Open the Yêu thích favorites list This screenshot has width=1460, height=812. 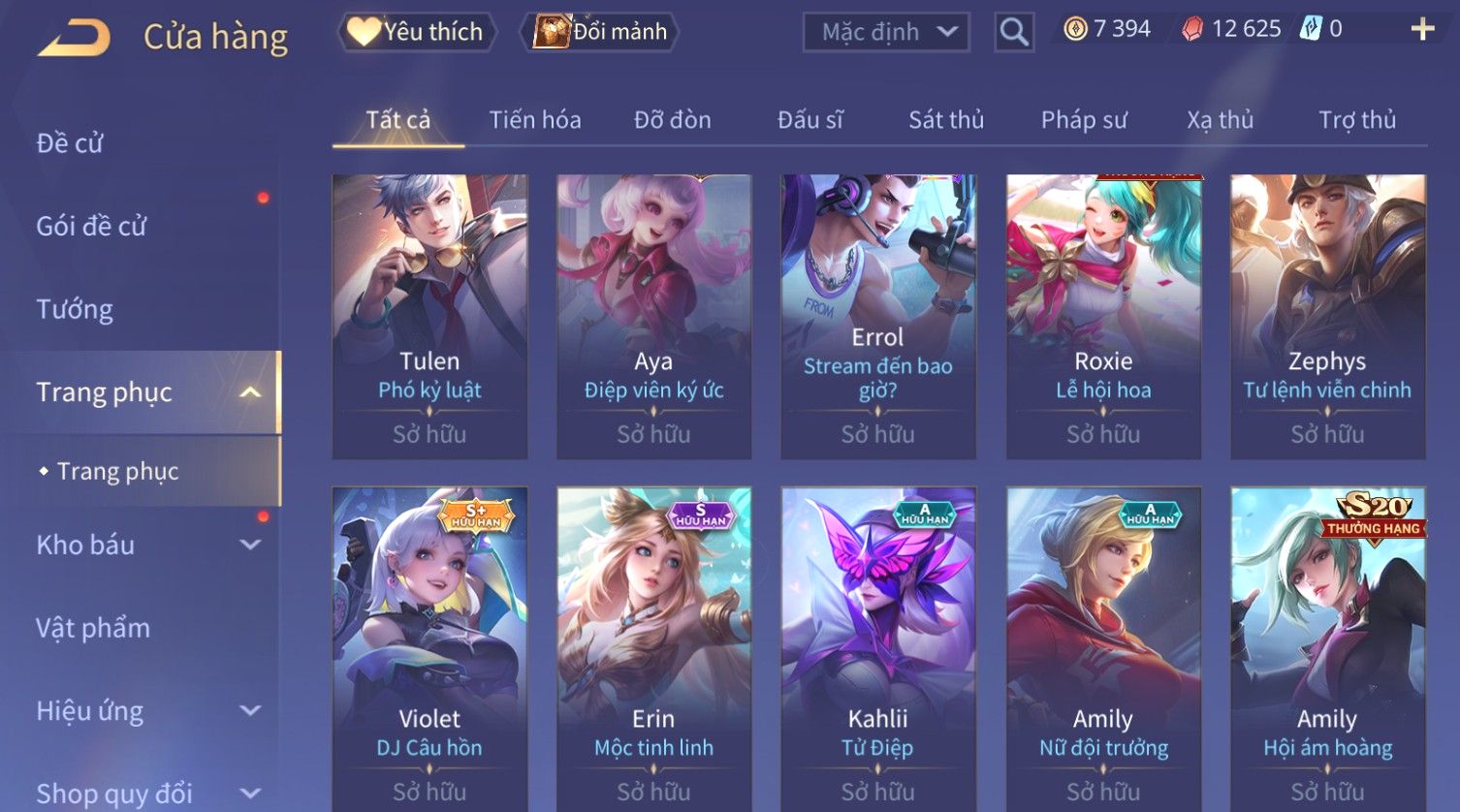(417, 32)
